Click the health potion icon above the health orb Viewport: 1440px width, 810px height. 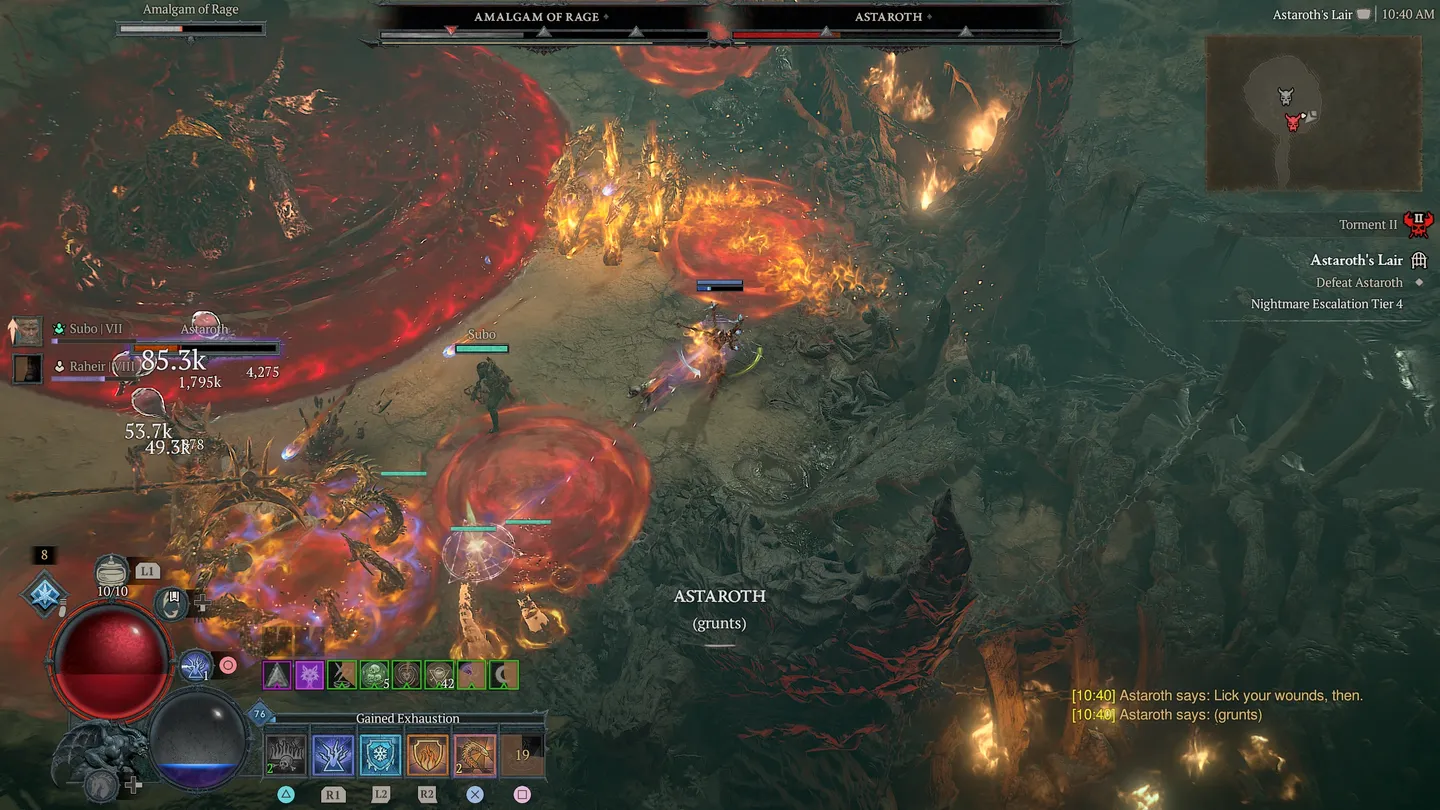tap(112, 570)
